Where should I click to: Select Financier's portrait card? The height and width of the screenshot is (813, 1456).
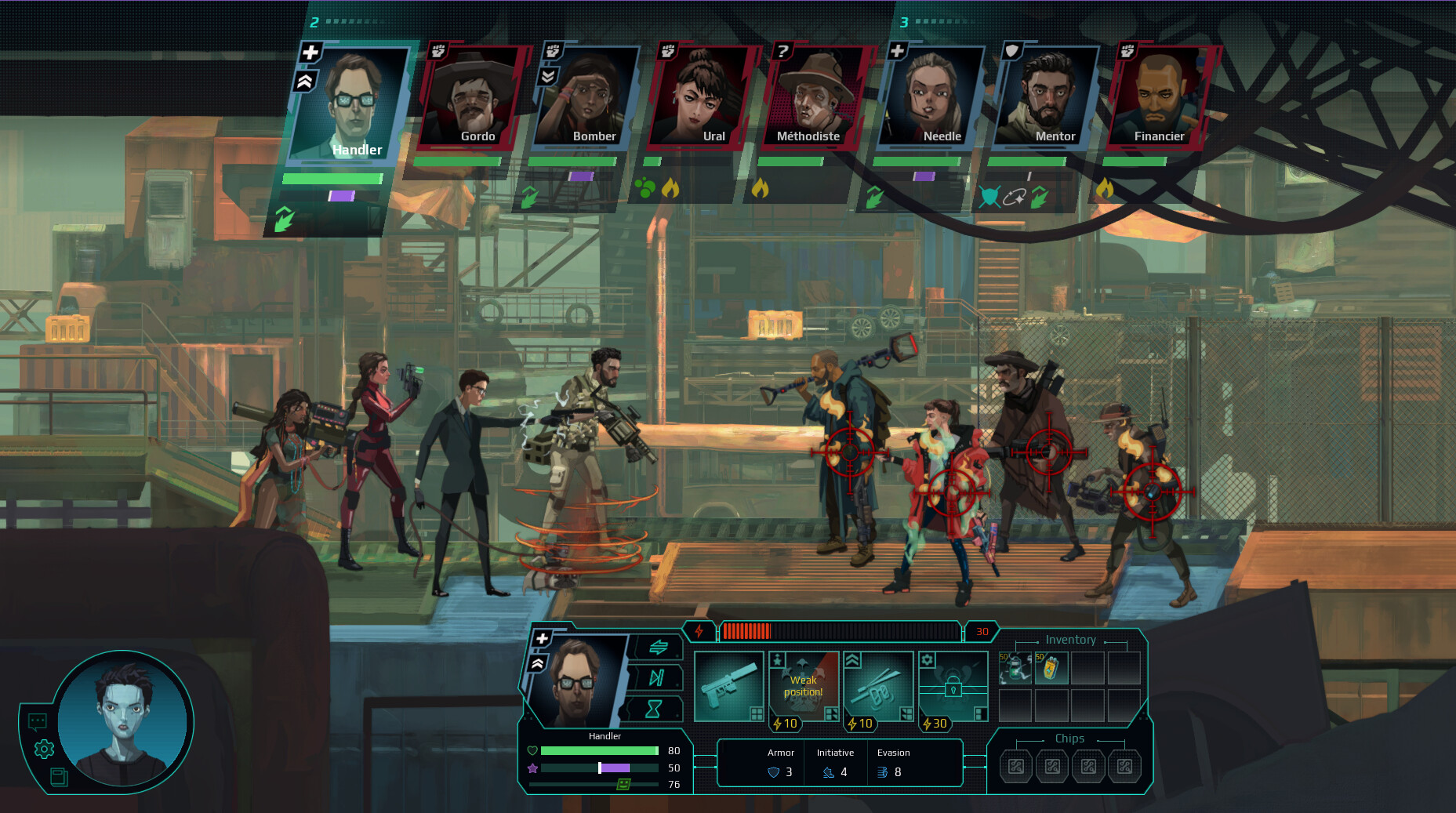(x=1159, y=94)
